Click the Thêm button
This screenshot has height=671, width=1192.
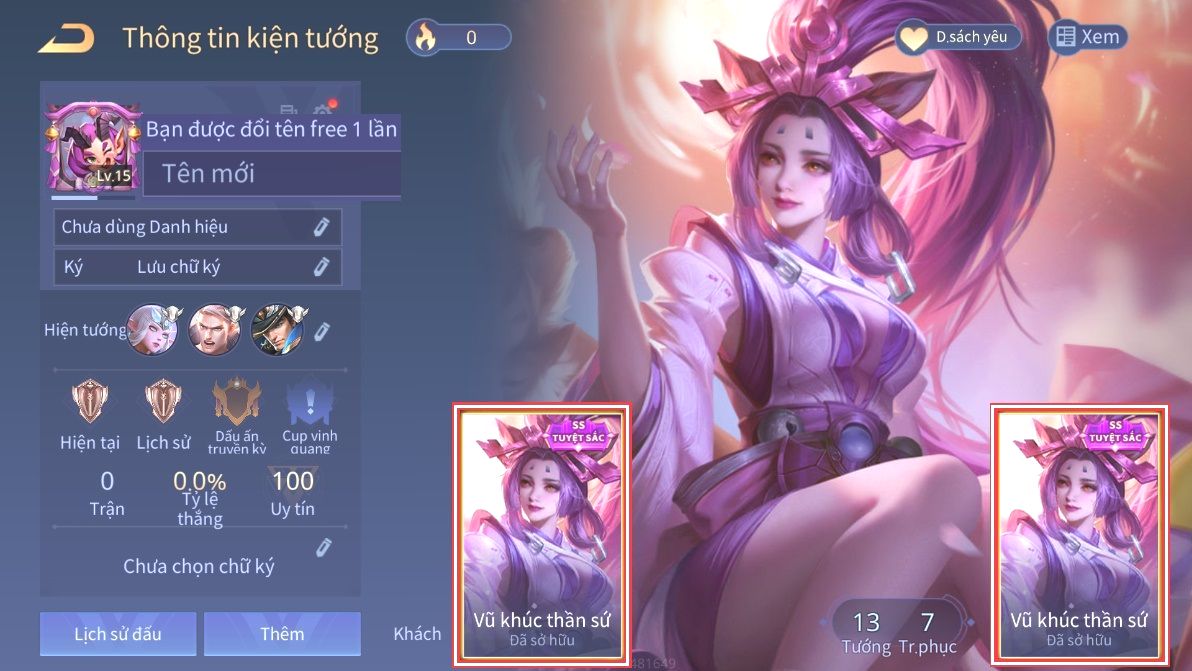coord(282,634)
